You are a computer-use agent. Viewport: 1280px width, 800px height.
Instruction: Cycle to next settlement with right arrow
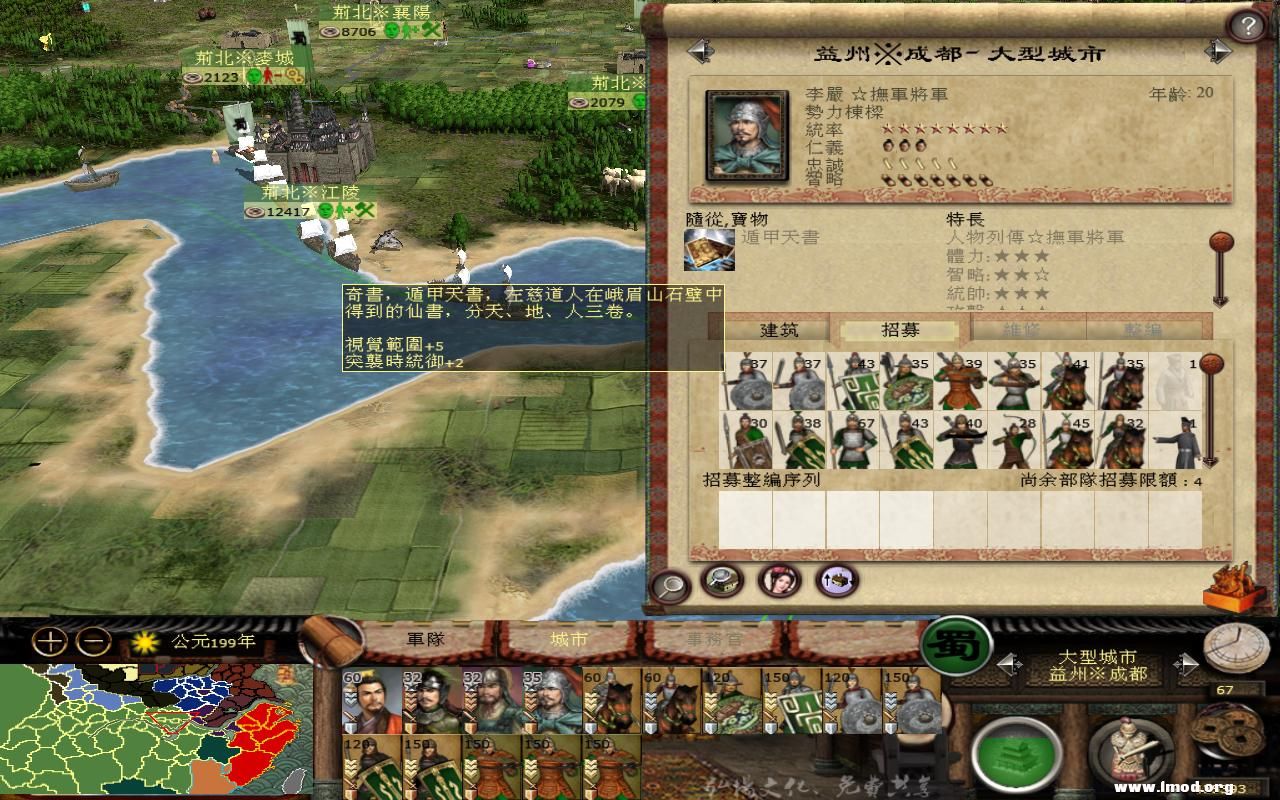pos(1187,663)
